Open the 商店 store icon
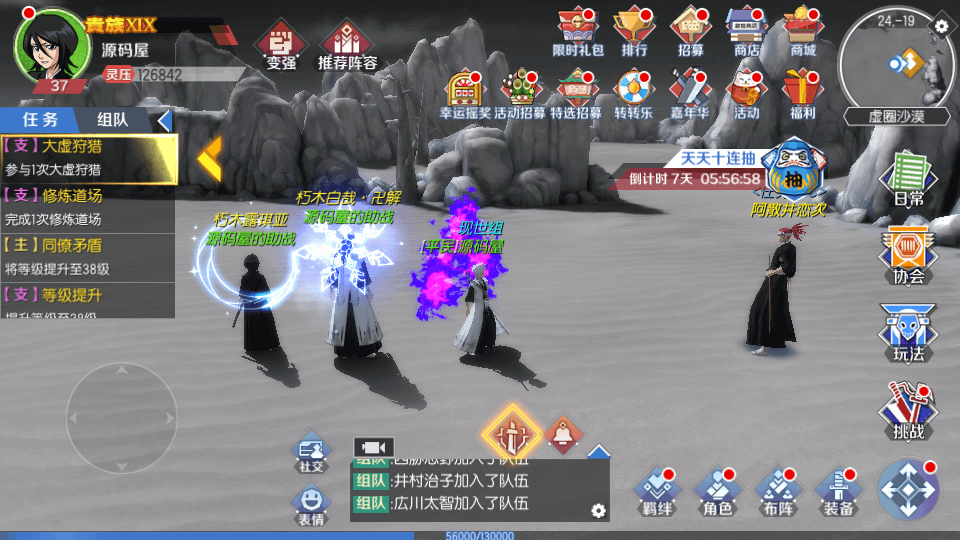The image size is (960, 540). click(x=746, y=31)
